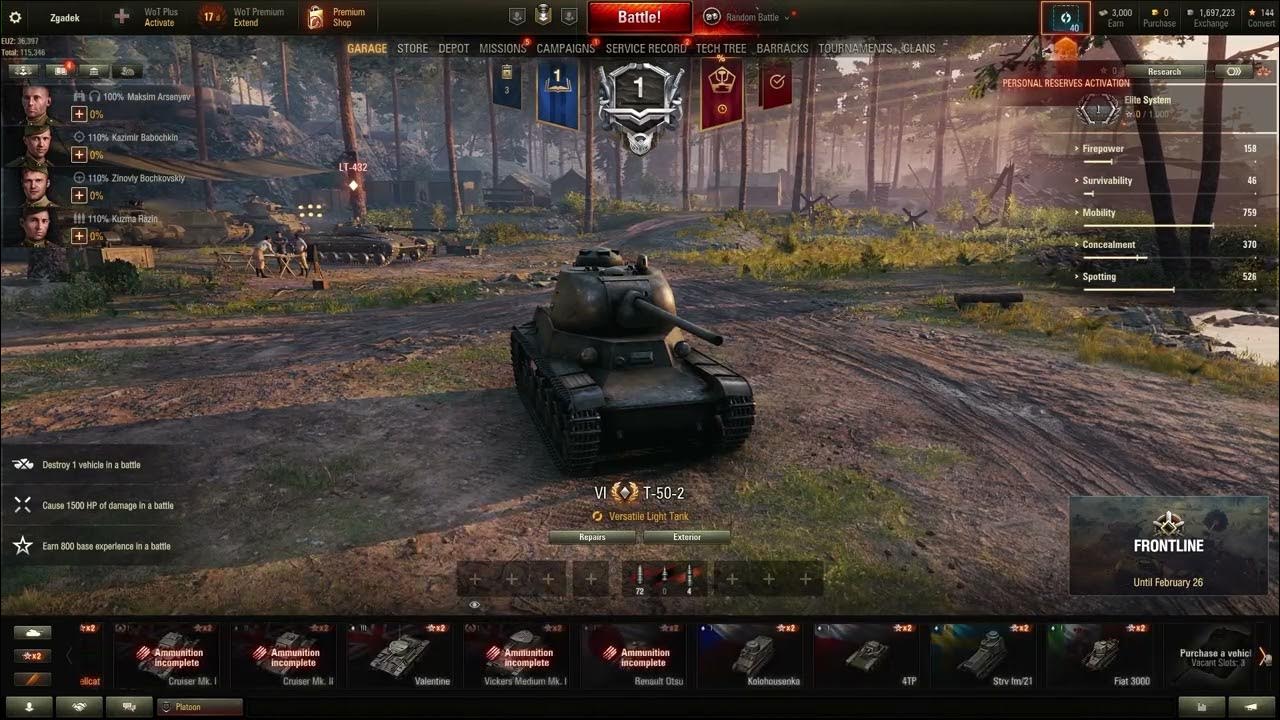Activate the boost reserve icon showing 40

(x=1066, y=15)
